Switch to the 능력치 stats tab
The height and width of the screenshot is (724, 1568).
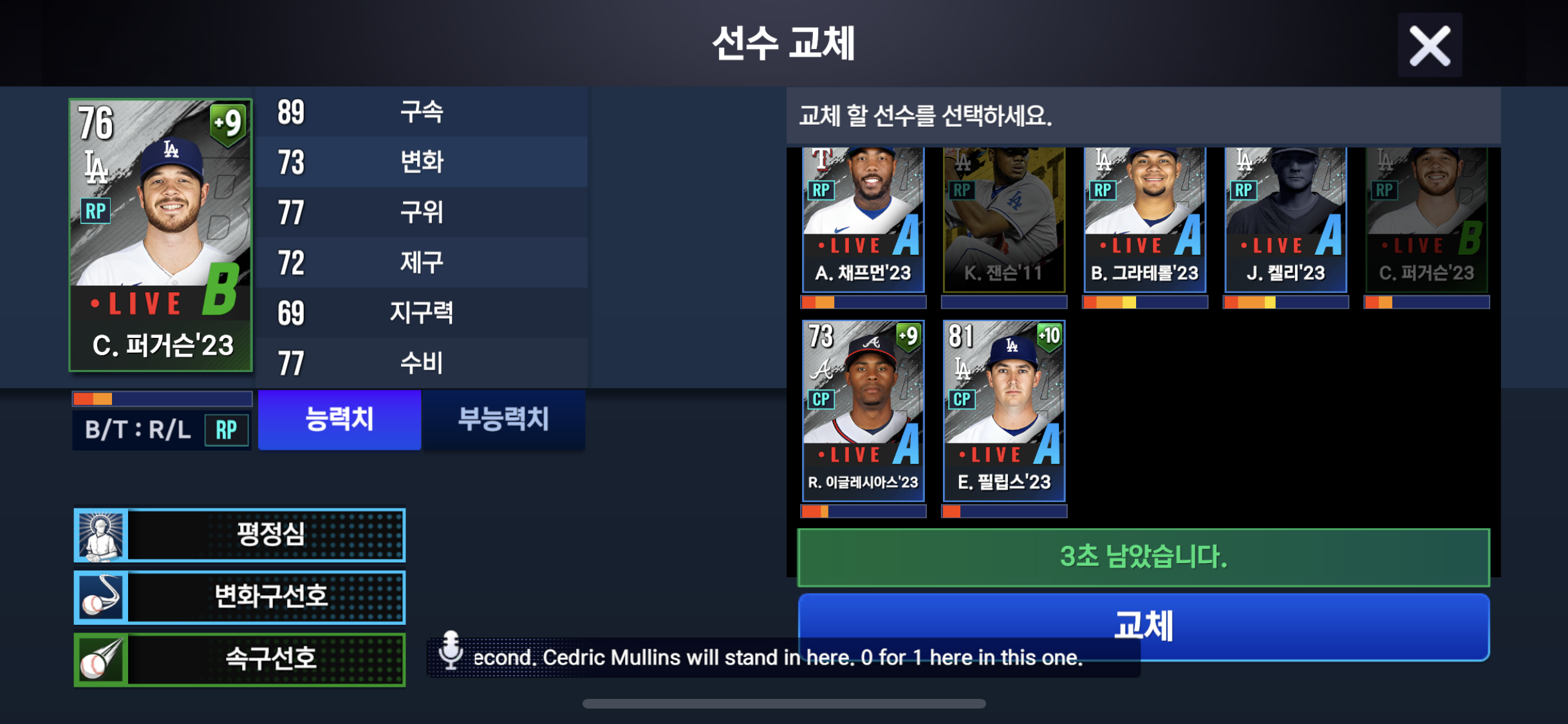(x=339, y=420)
